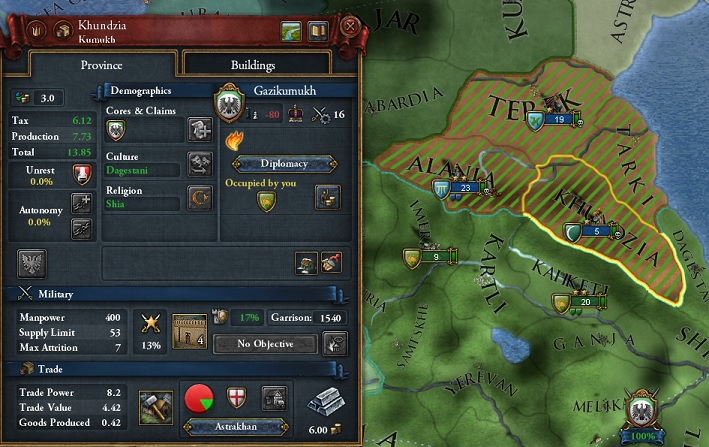Click the hammer trade goods icon
Viewport: 709px width, 447px height.
(x=155, y=403)
